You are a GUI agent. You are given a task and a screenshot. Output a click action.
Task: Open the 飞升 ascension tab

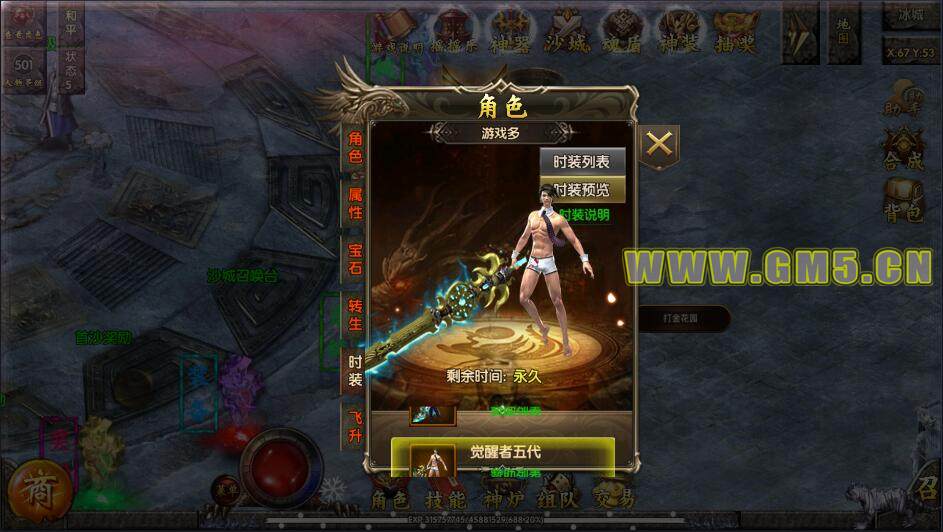(355, 425)
